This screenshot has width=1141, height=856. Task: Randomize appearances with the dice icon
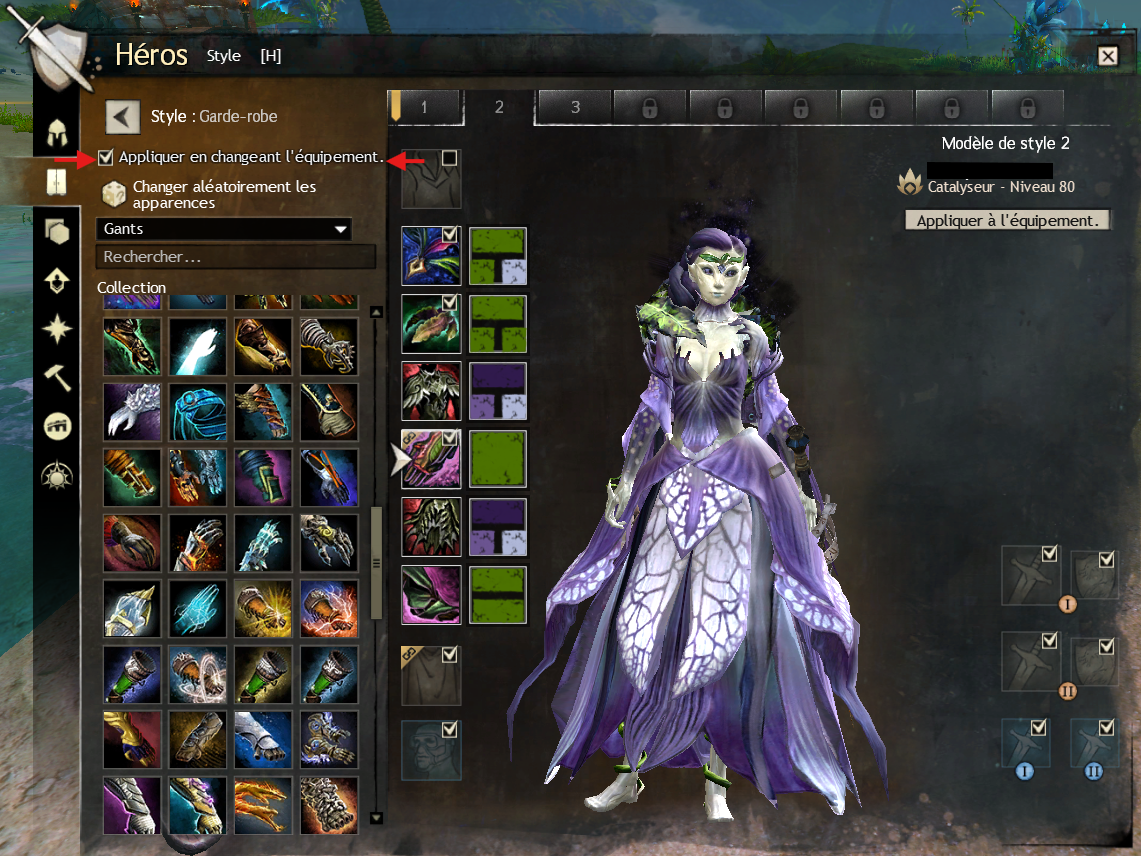pyautogui.click(x=114, y=194)
